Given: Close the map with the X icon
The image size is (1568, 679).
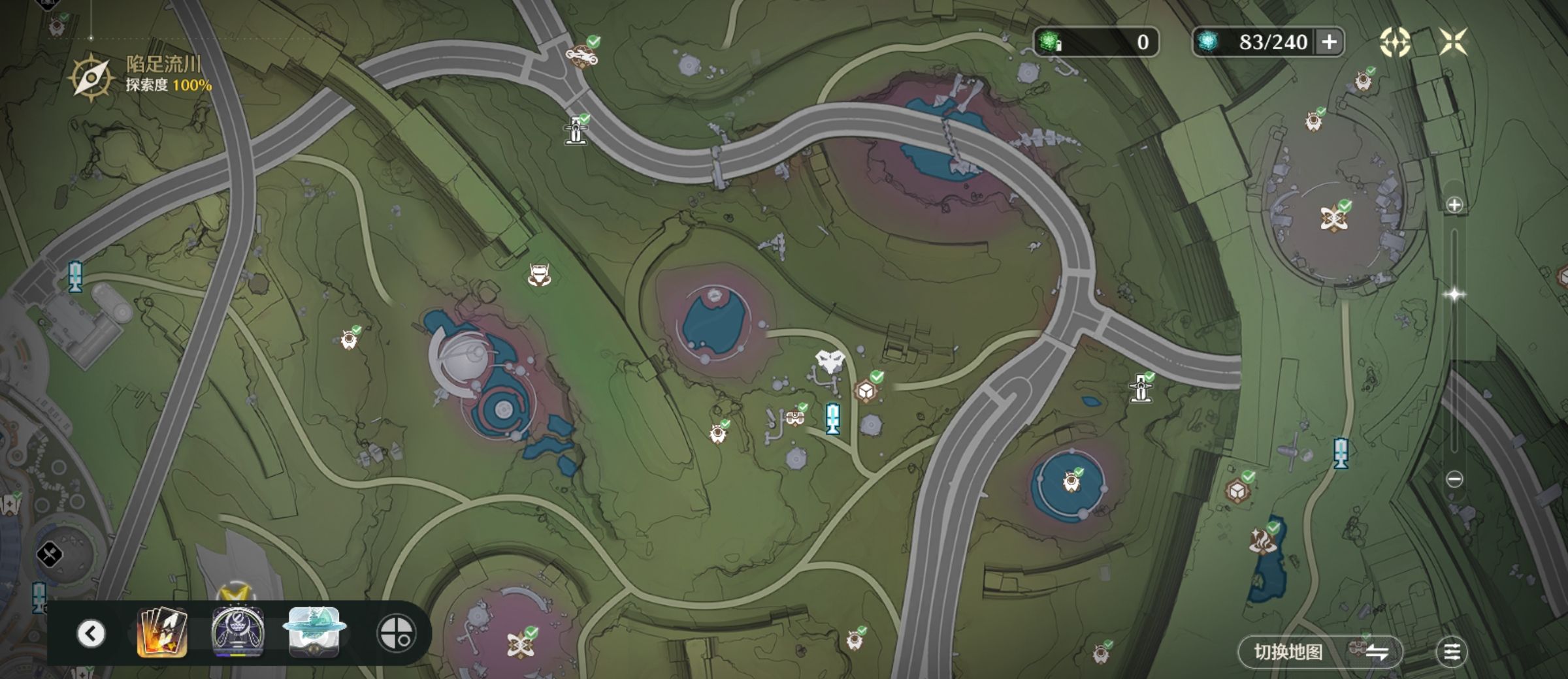Looking at the screenshot, I should click(1454, 42).
